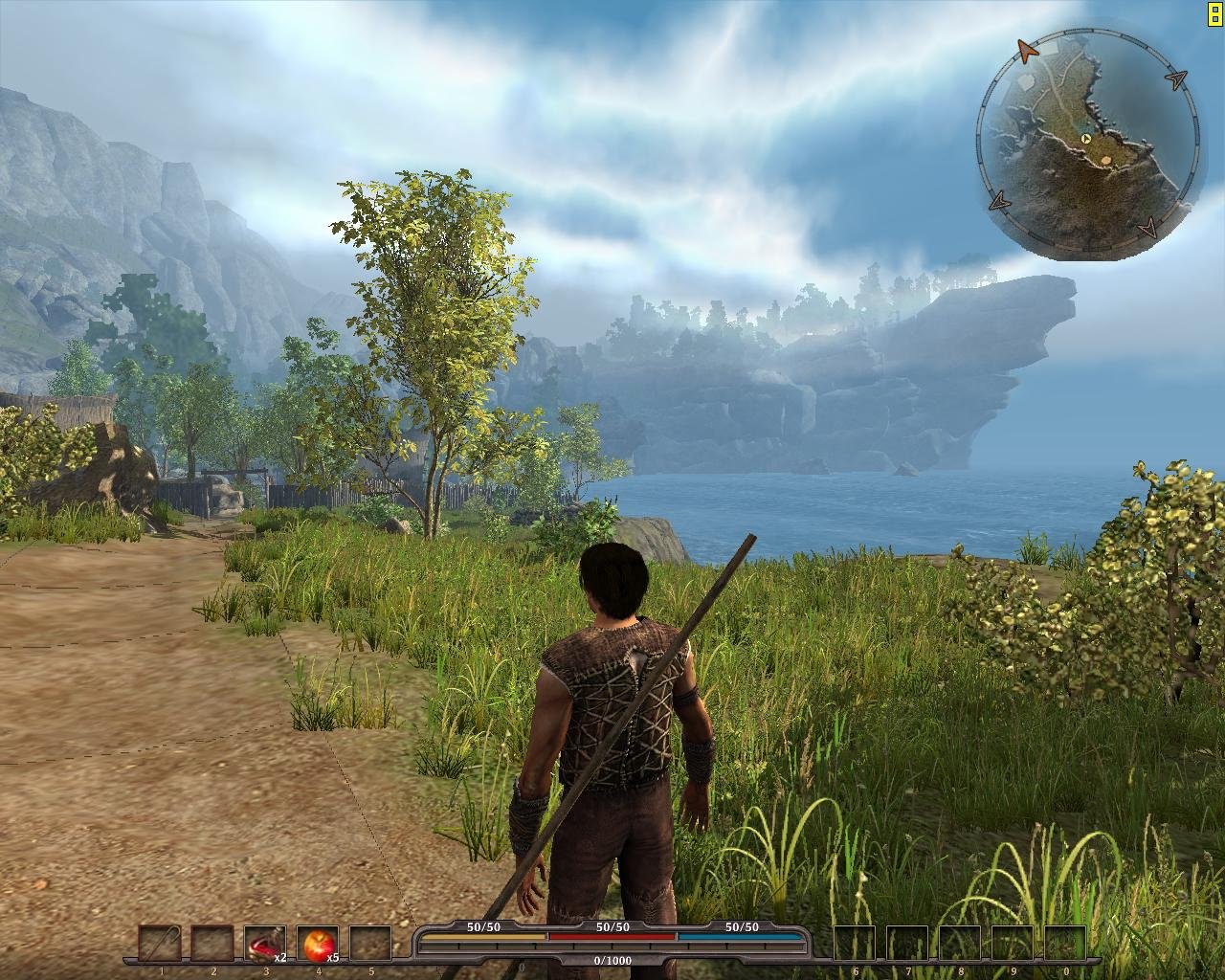Eat the red apple from the hotbar
1225x980 pixels.
point(318,945)
